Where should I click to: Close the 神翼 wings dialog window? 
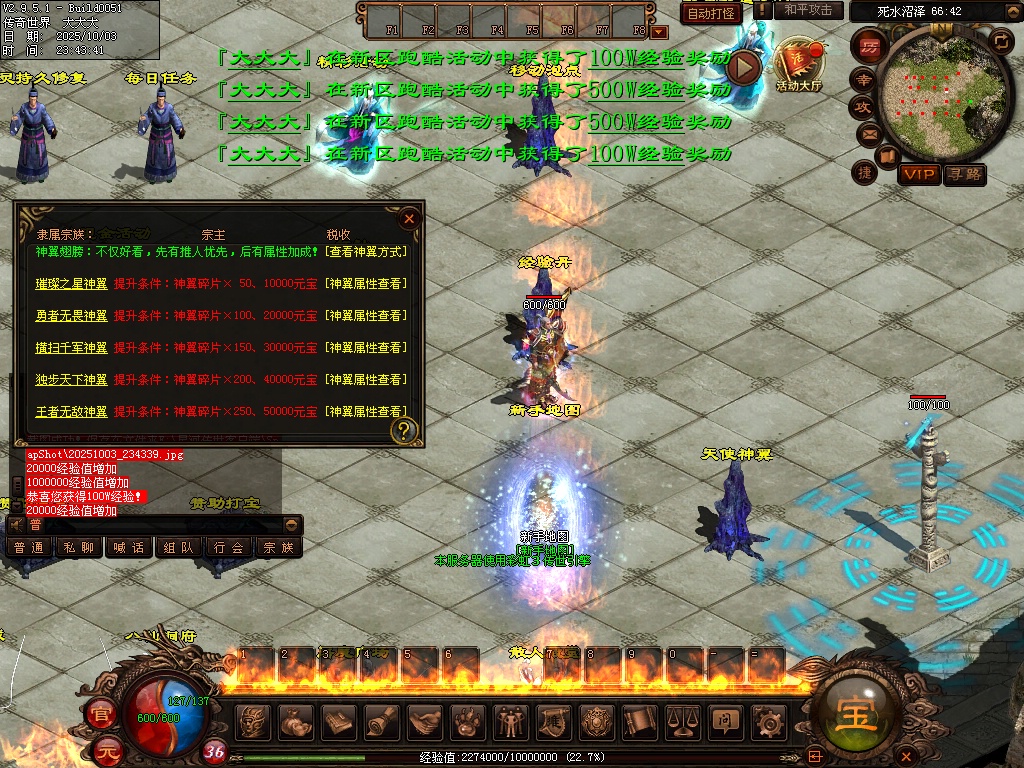(x=408, y=219)
